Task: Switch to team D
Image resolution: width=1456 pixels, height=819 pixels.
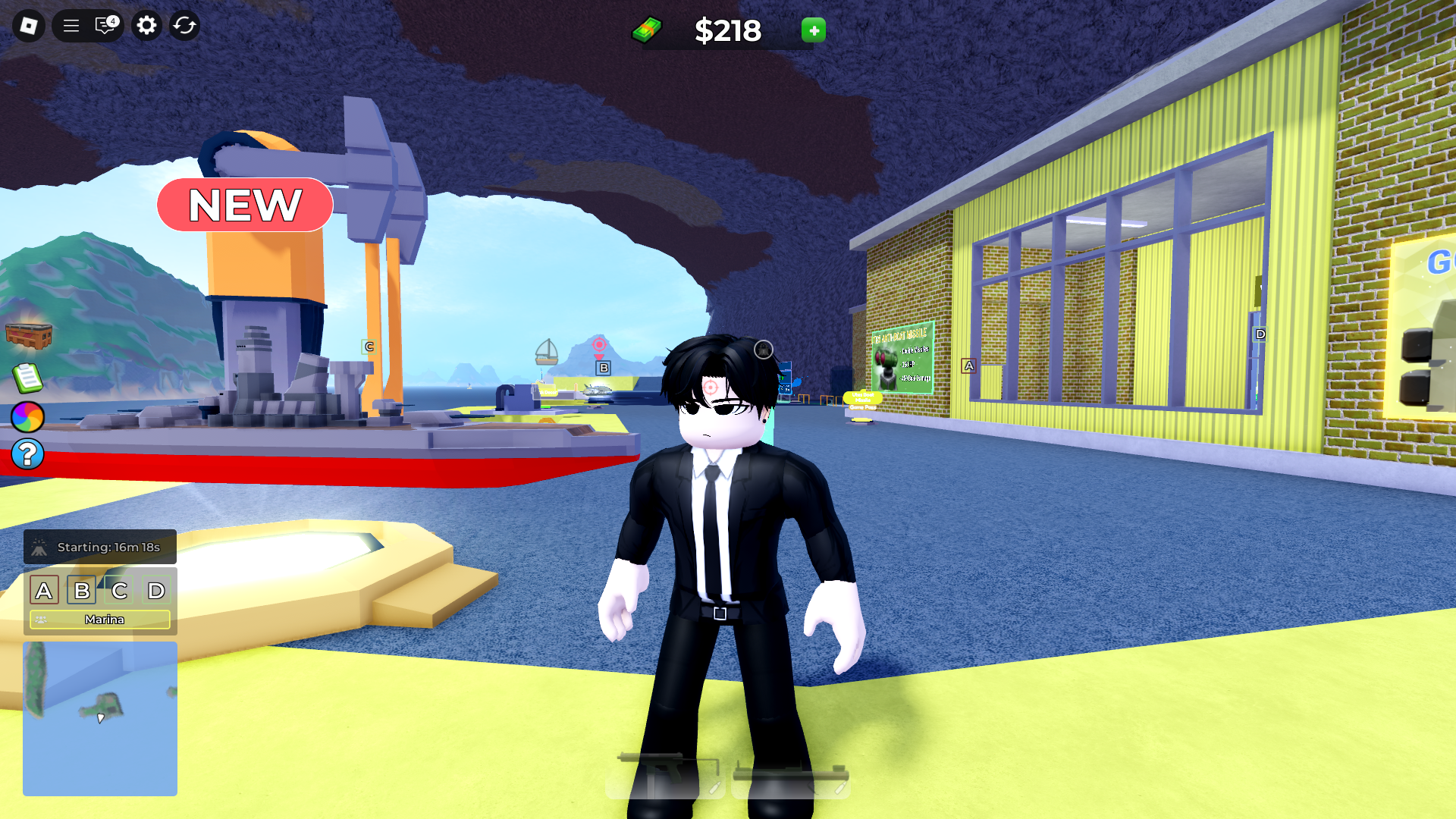Action: click(x=156, y=590)
